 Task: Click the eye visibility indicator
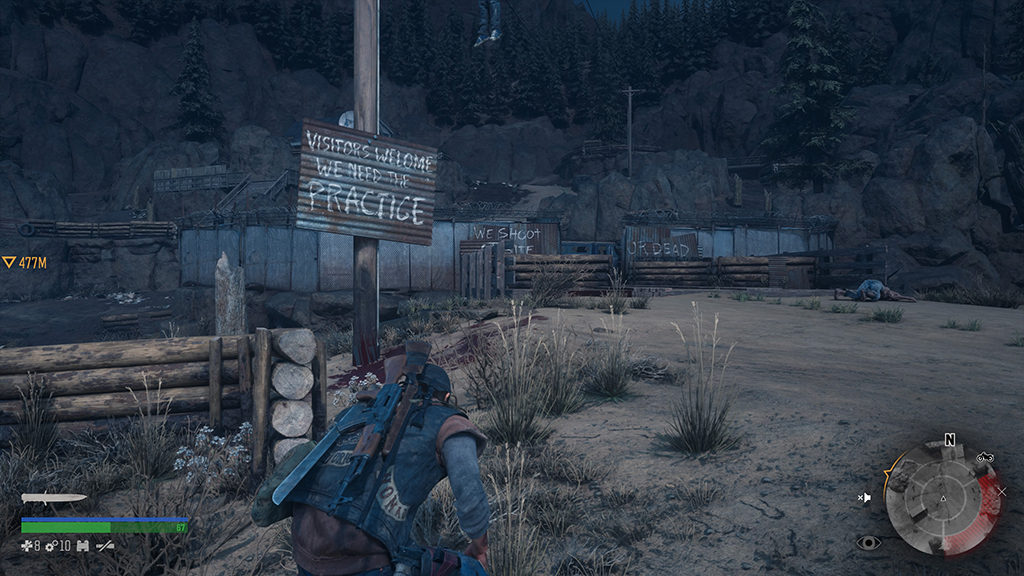tap(869, 543)
